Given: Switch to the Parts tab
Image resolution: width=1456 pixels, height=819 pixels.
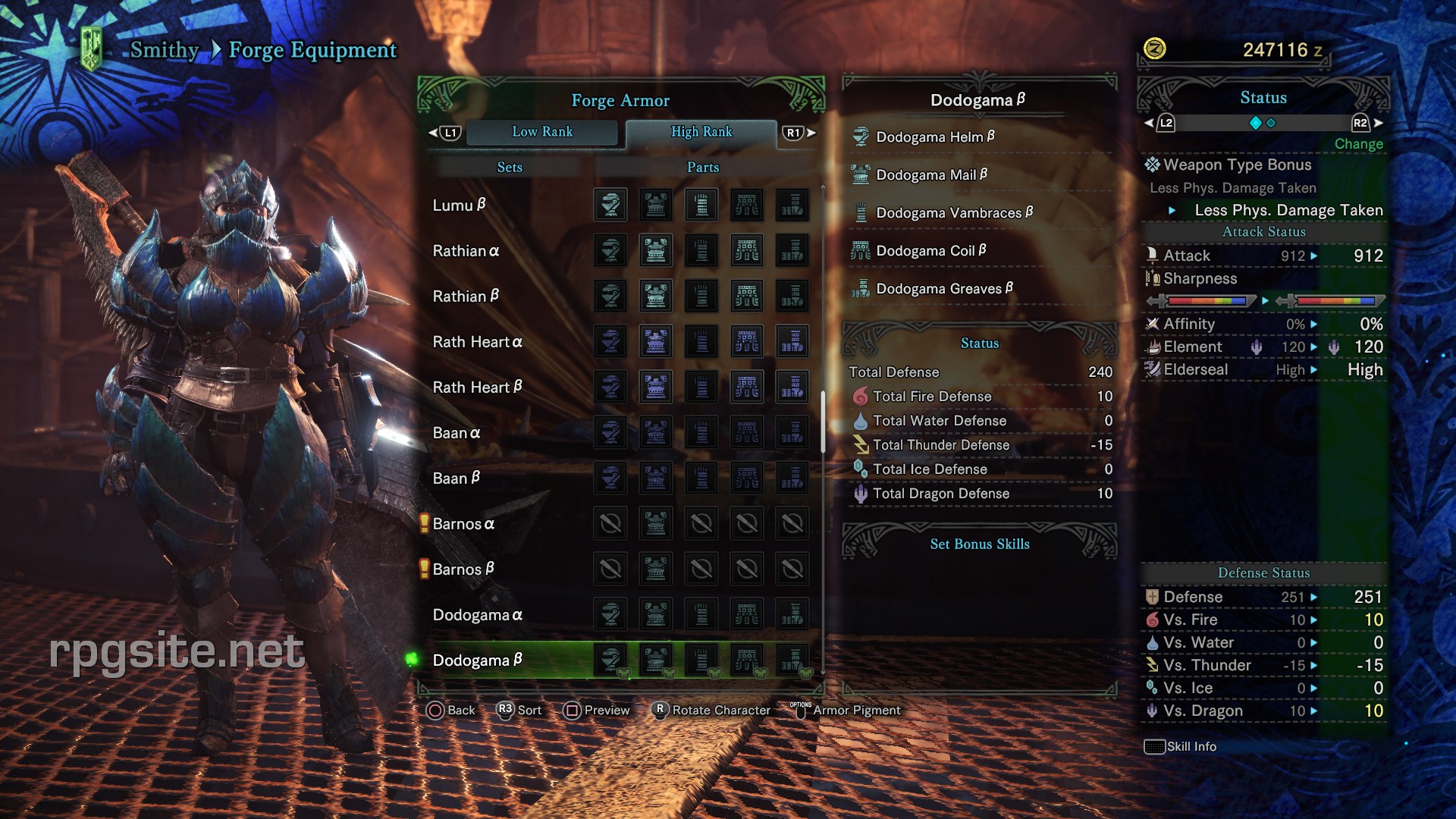Looking at the screenshot, I should click(x=701, y=167).
